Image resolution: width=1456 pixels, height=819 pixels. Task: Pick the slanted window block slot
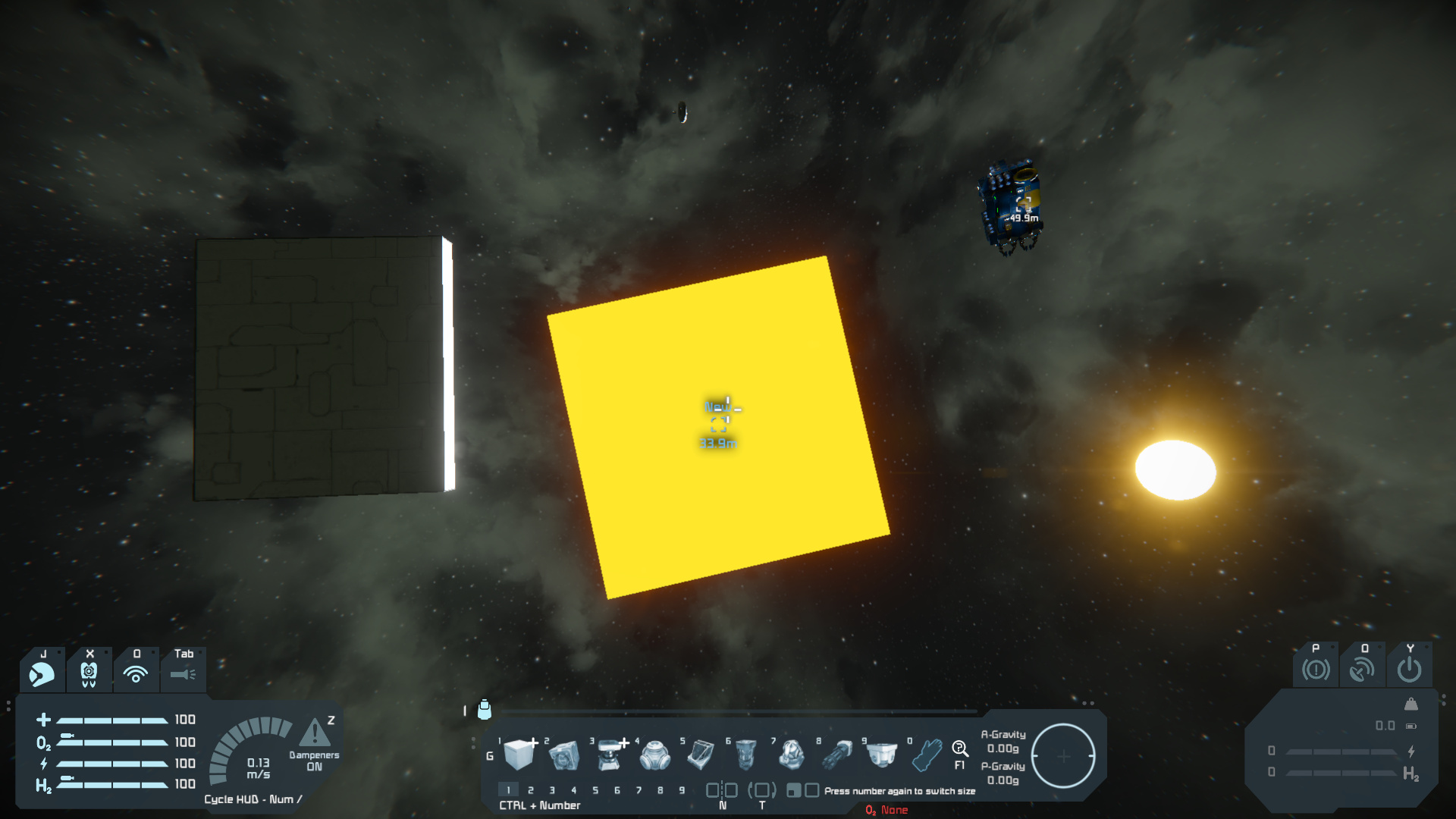click(701, 754)
